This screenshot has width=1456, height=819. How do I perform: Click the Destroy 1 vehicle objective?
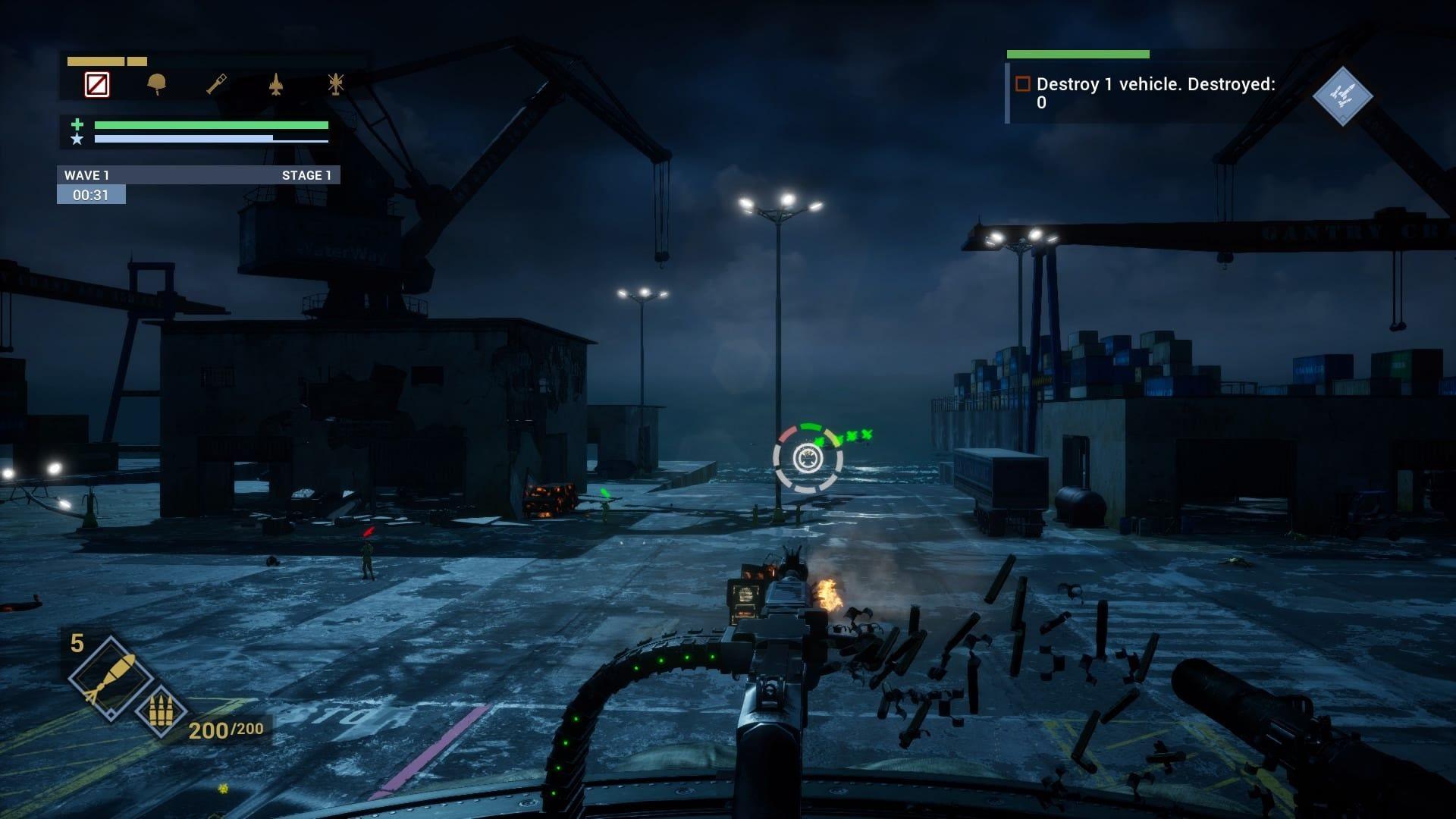(x=1154, y=93)
